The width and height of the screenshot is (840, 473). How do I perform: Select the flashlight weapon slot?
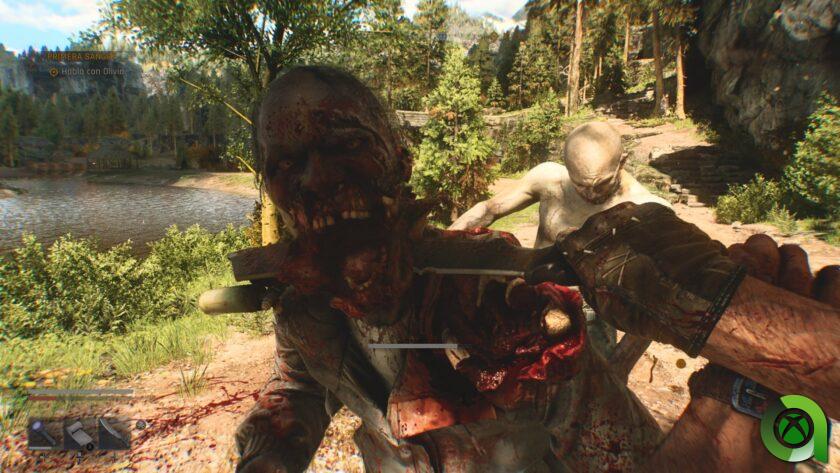point(43,433)
